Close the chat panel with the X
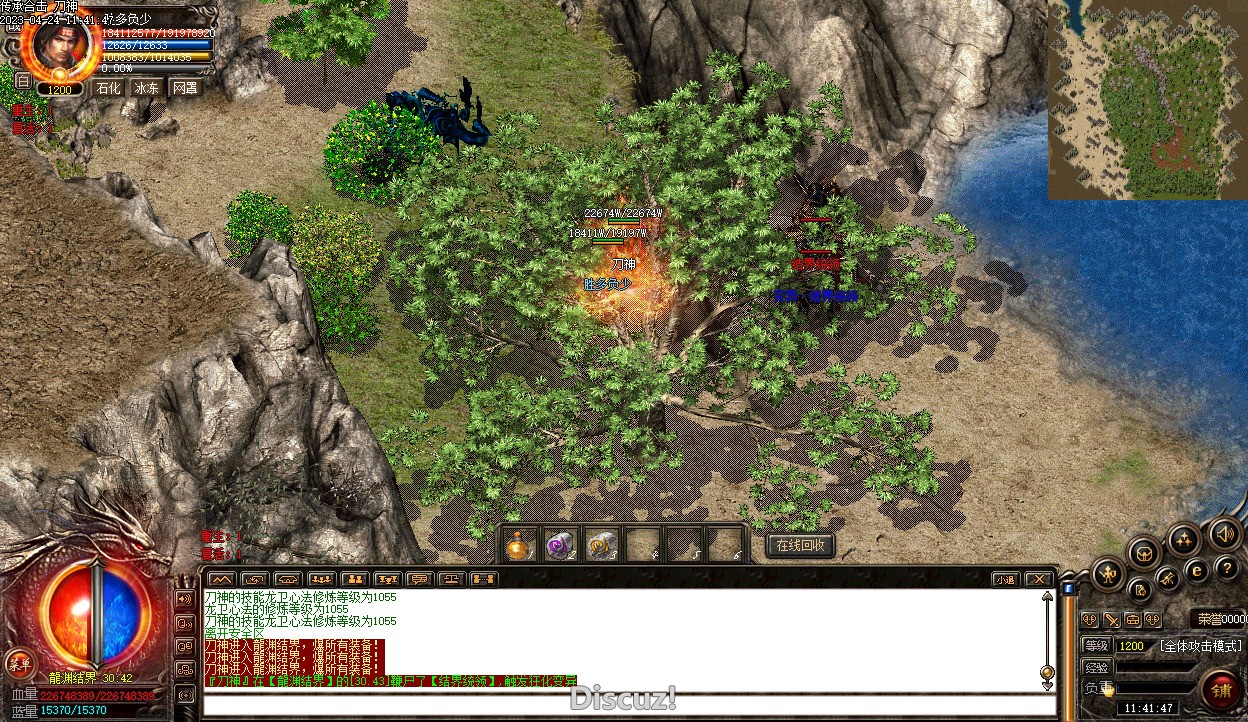1248x722 pixels. click(x=1039, y=579)
